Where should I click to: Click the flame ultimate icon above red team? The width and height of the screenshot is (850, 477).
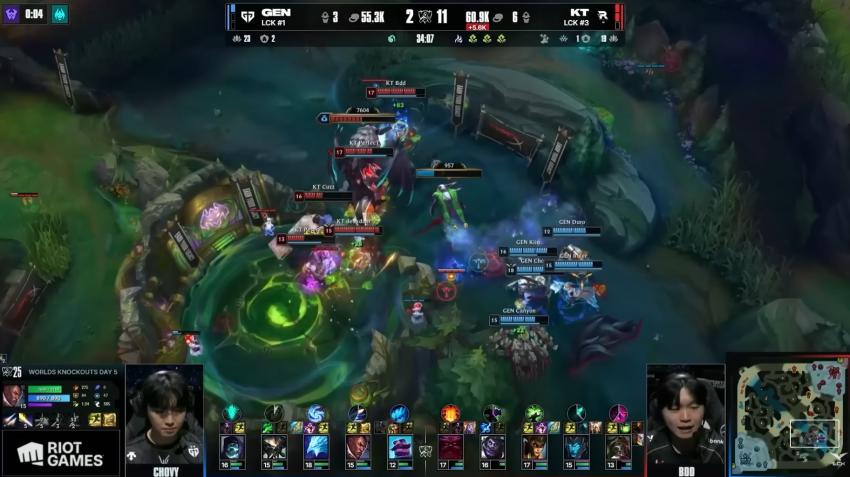(450, 412)
